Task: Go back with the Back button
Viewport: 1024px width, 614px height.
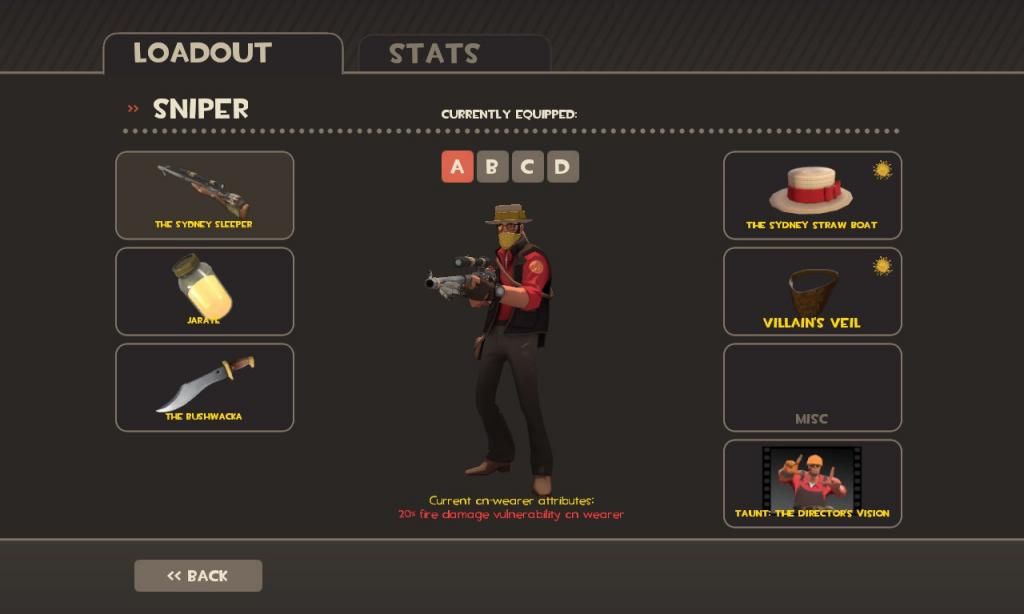Action: click(x=198, y=576)
